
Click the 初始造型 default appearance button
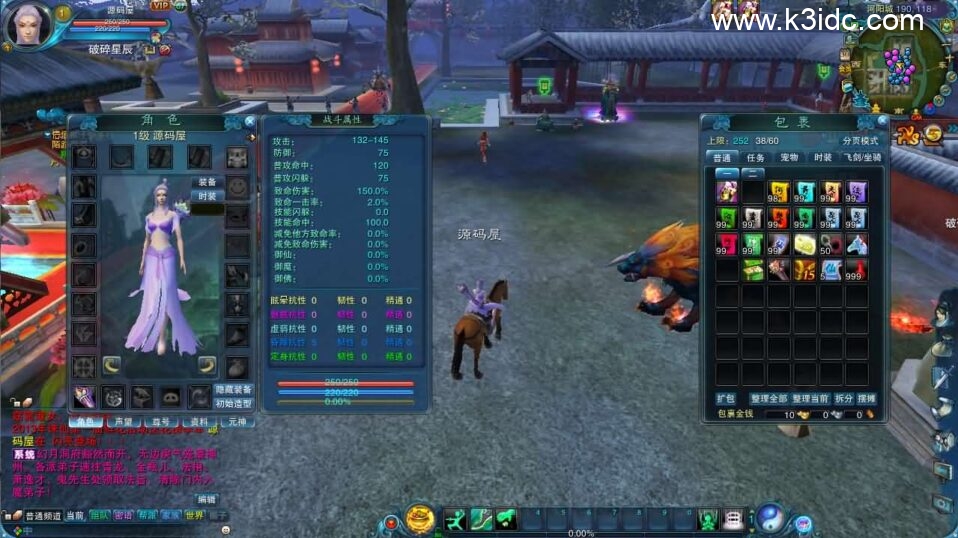pos(234,403)
